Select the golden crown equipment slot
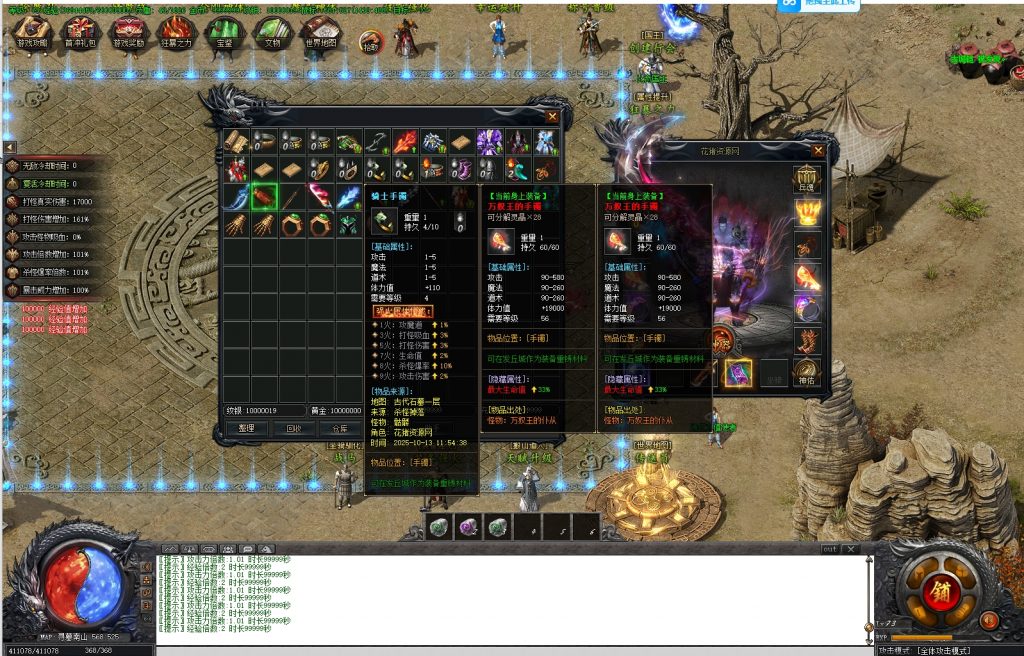This screenshot has width=1024, height=656. point(806,213)
